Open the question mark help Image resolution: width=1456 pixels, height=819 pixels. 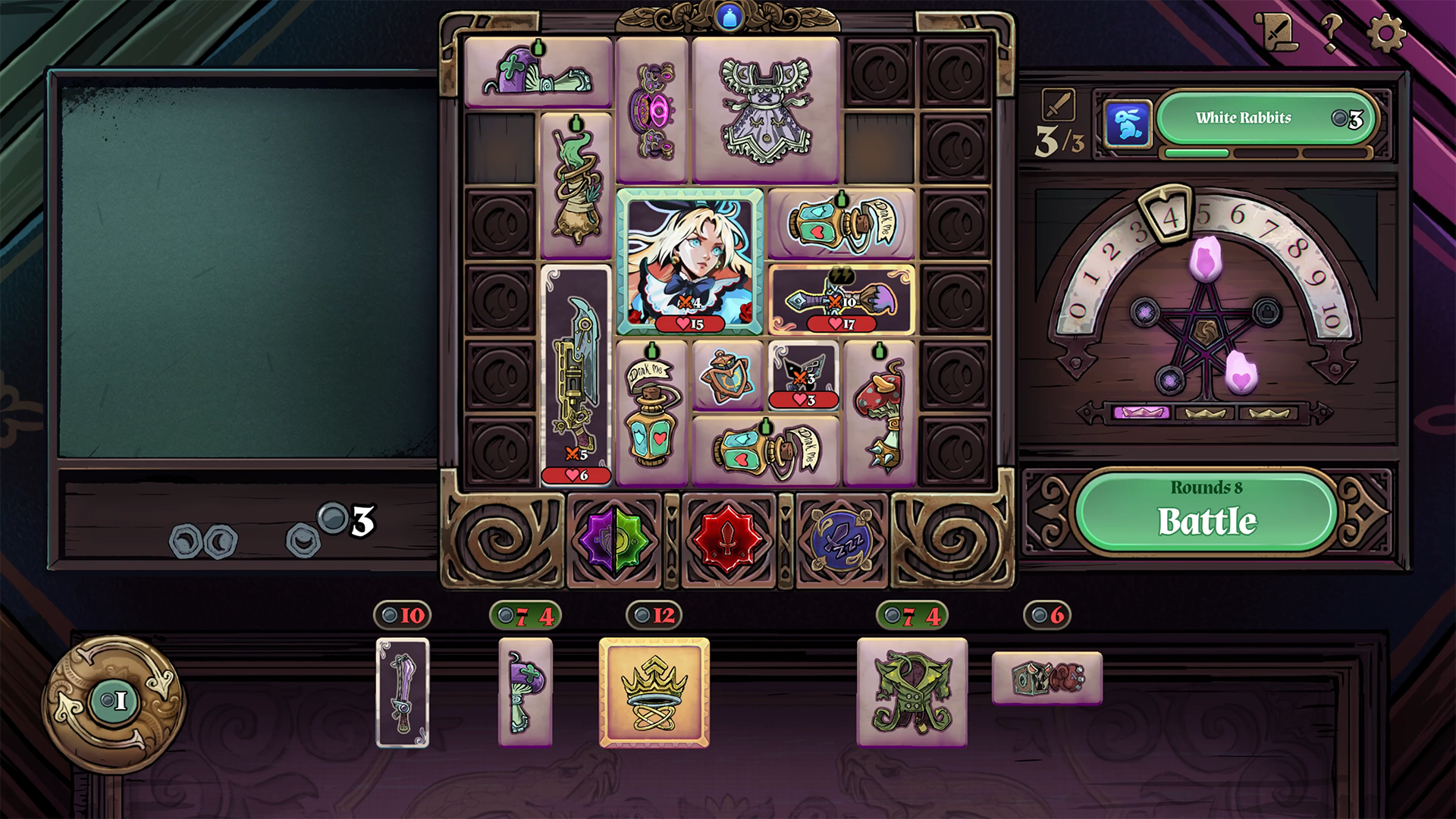pyautogui.click(x=1331, y=34)
